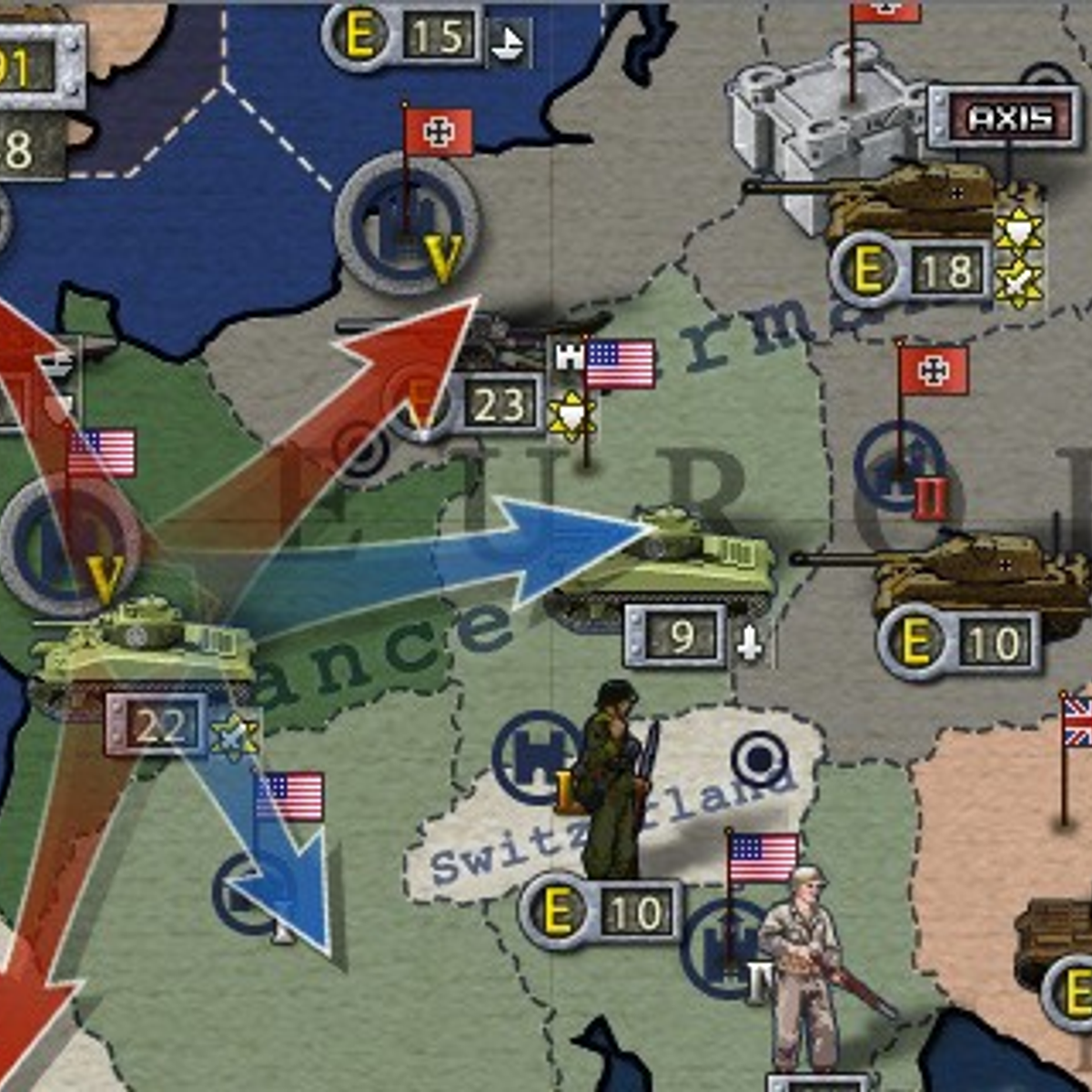
Task: Select the German-flag level V city on the coast
Action: tap(407, 223)
